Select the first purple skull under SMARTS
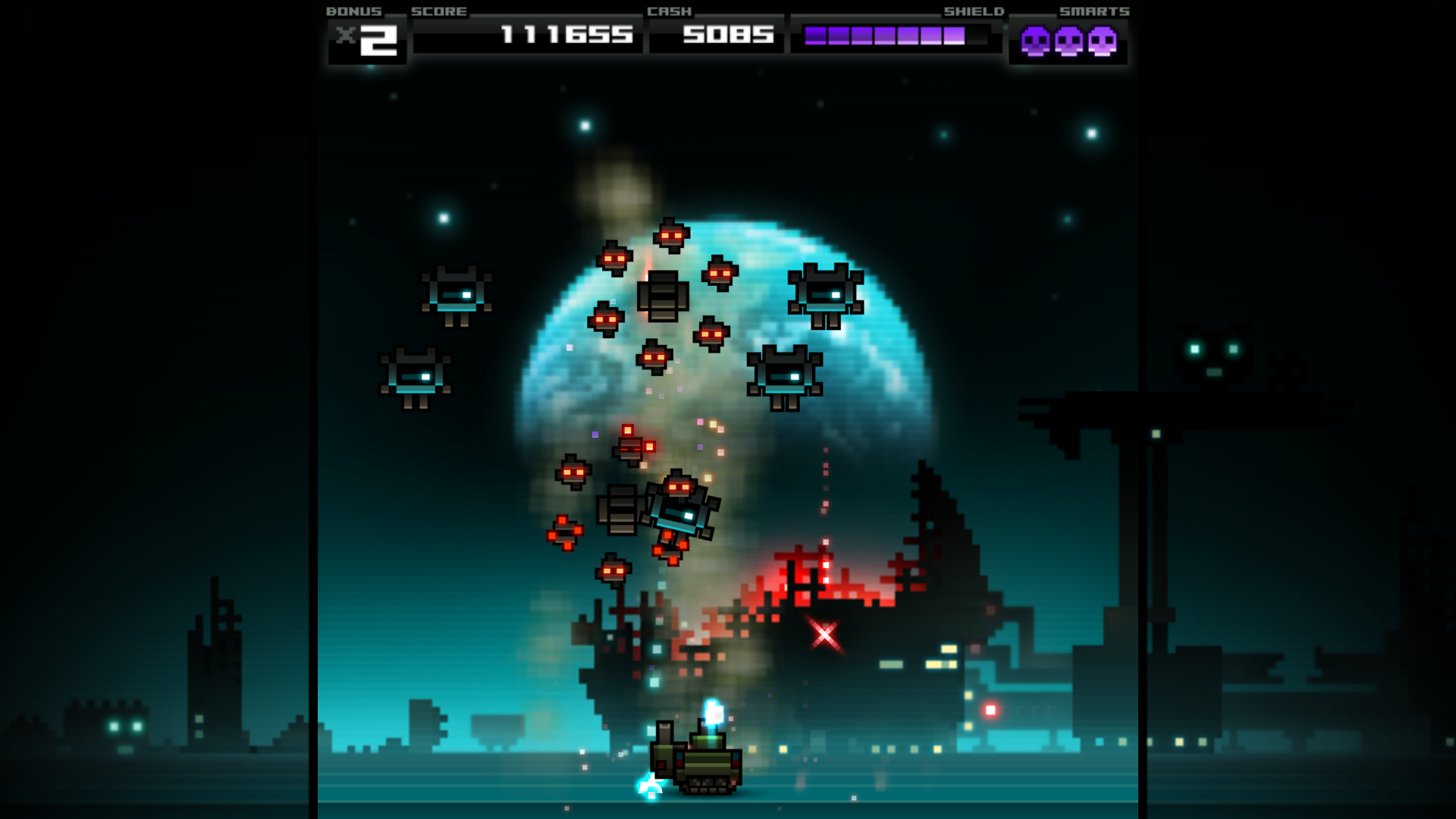The height and width of the screenshot is (819, 1456). (x=1036, y=42)
